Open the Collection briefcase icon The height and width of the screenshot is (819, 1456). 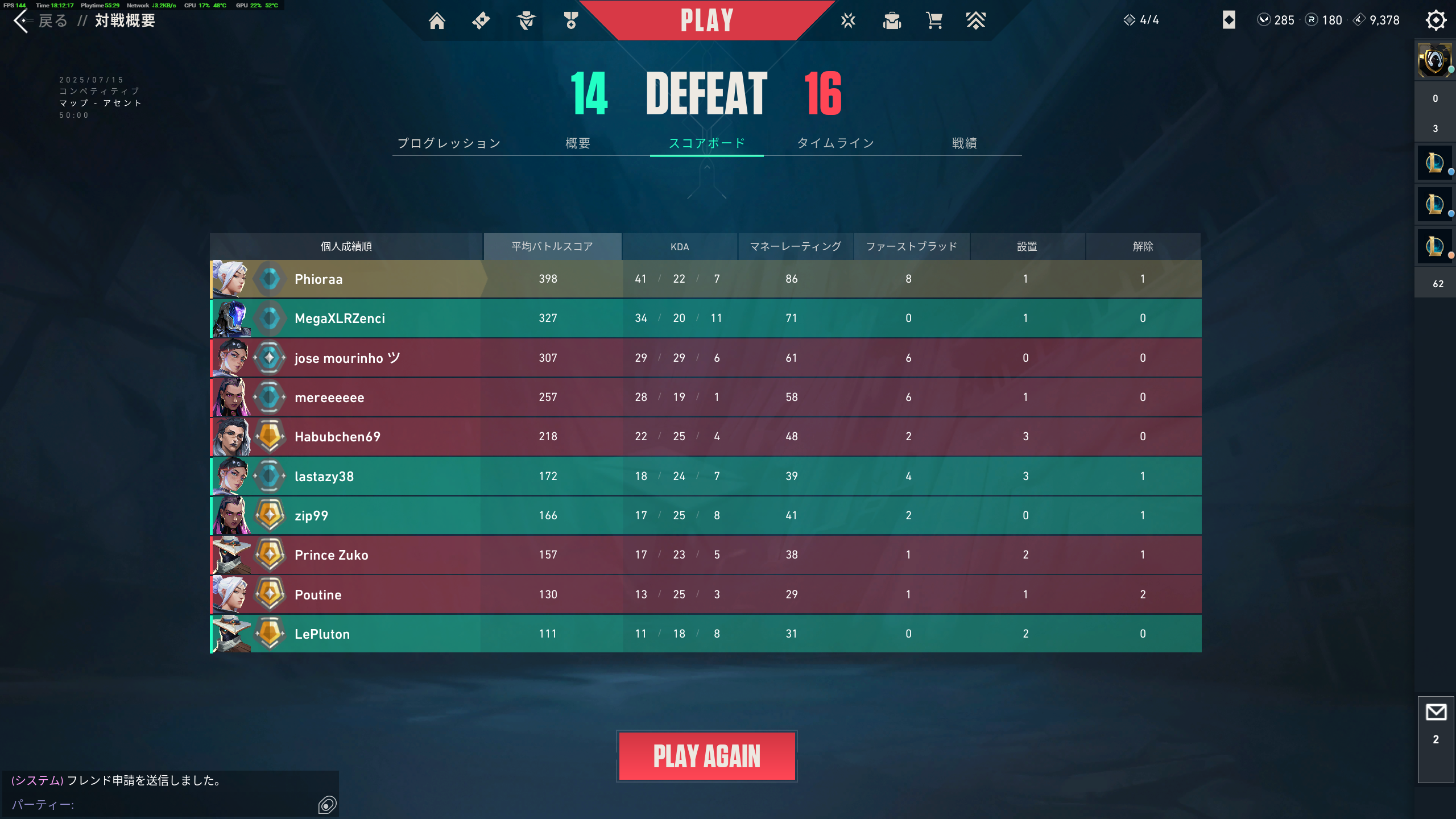[891, 20]
